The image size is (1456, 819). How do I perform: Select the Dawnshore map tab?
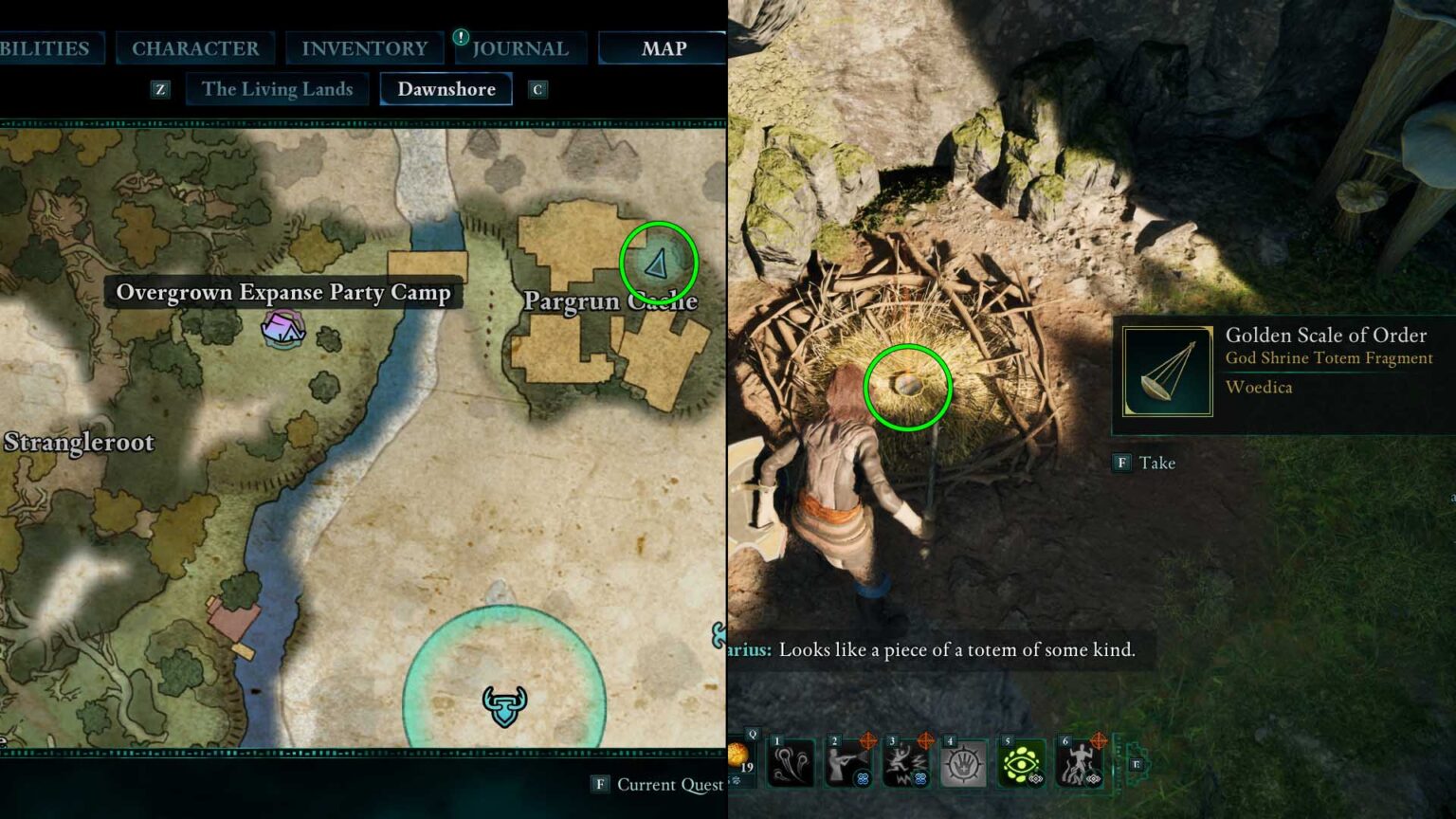coord(446,88)
